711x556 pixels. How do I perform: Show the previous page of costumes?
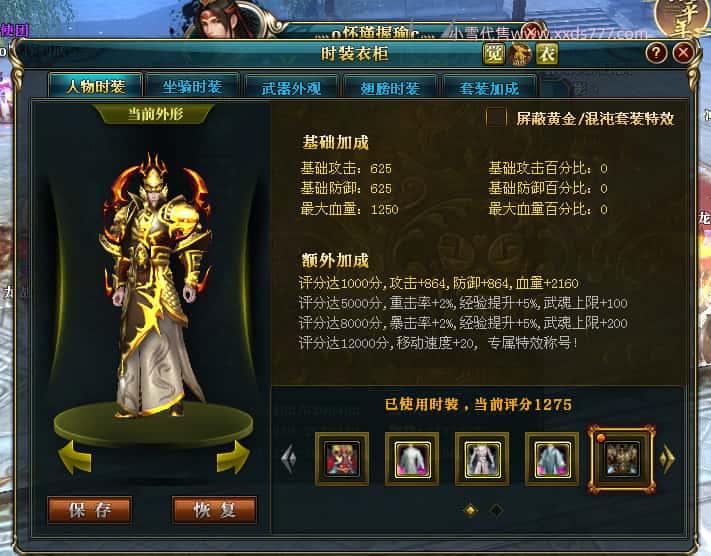290,459
